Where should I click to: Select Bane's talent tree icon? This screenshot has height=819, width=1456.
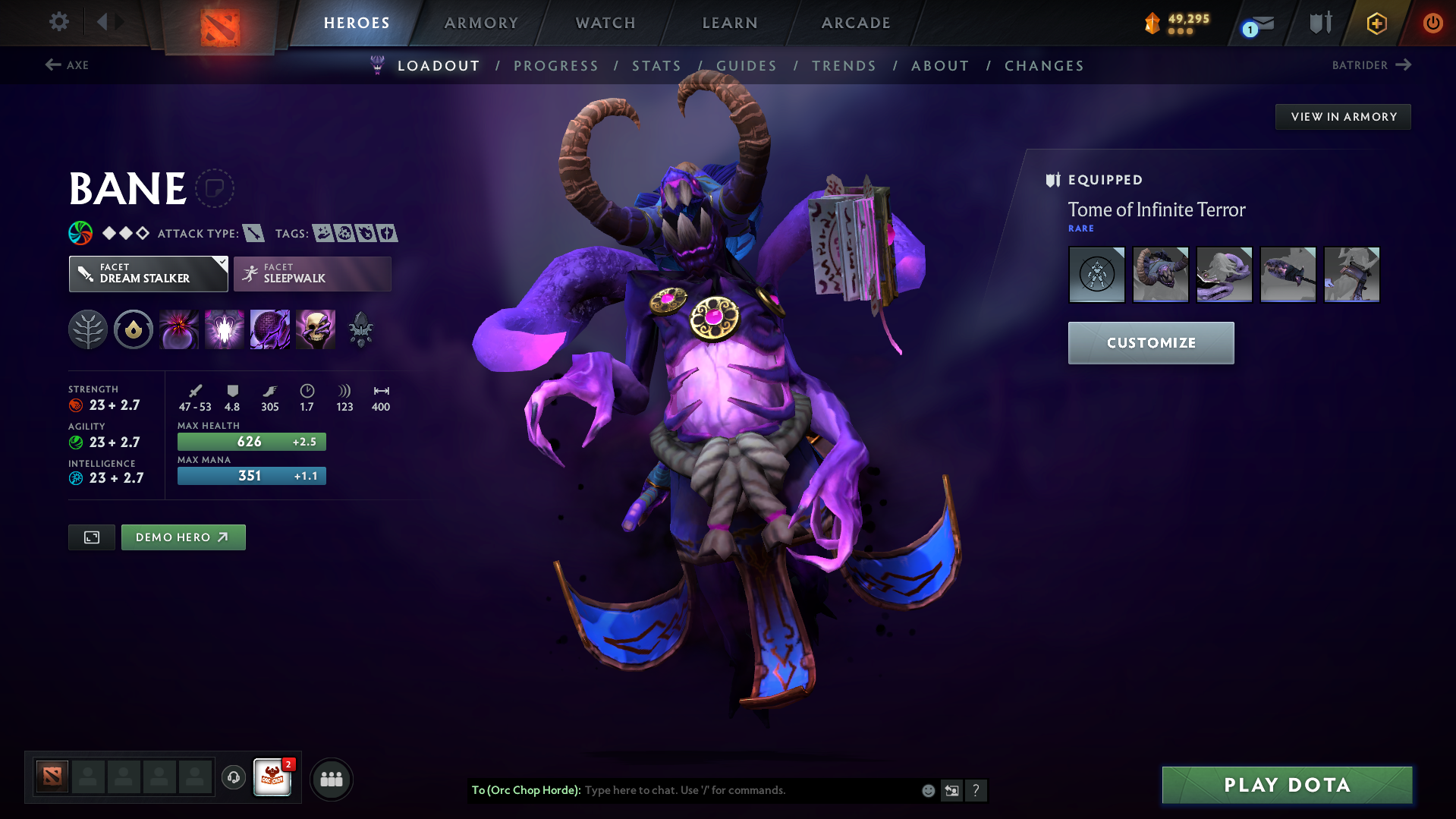click(x=87, y=329)
